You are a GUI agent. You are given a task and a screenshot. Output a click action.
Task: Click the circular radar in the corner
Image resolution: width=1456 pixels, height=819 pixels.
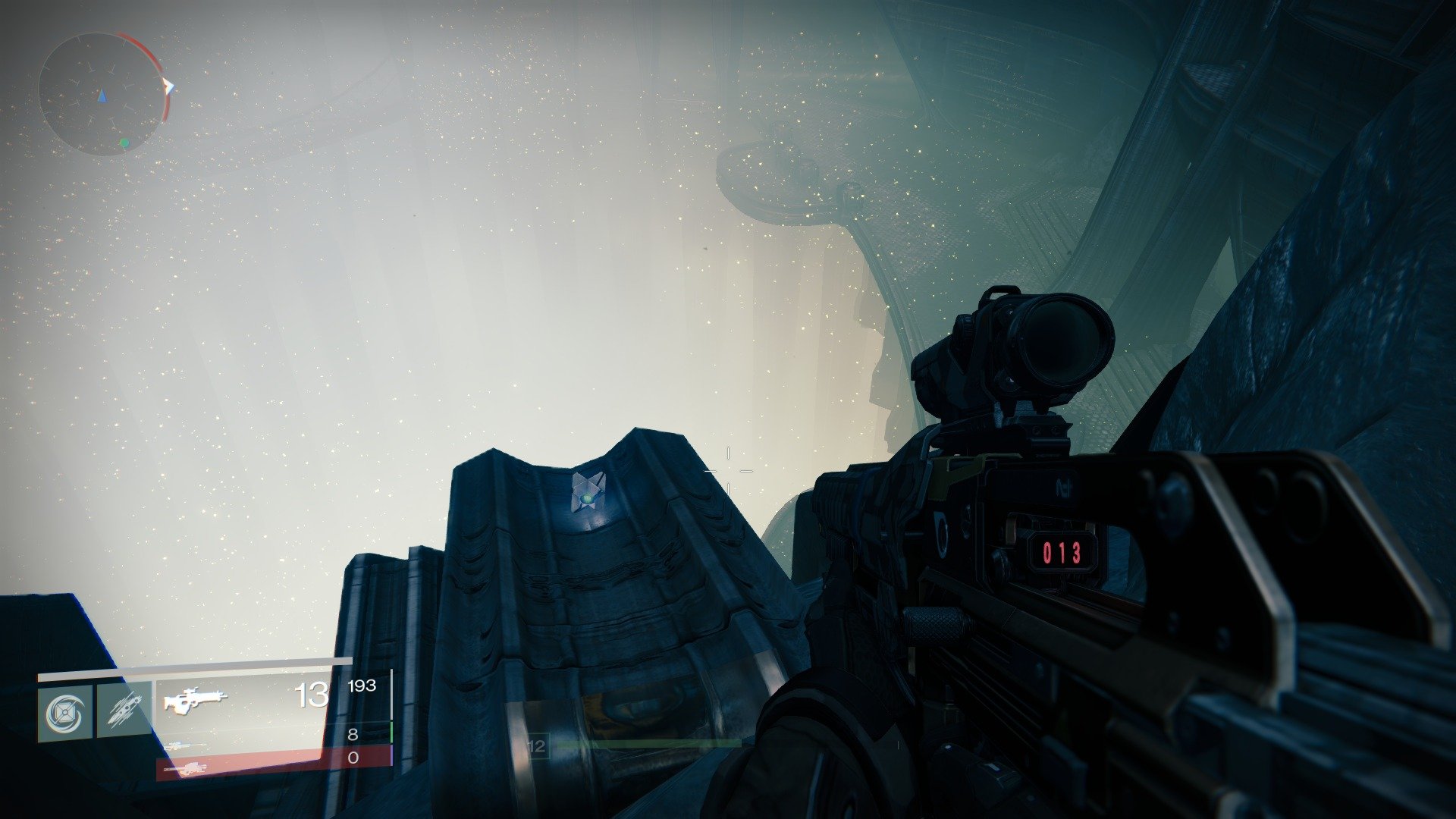coord(102,94)
